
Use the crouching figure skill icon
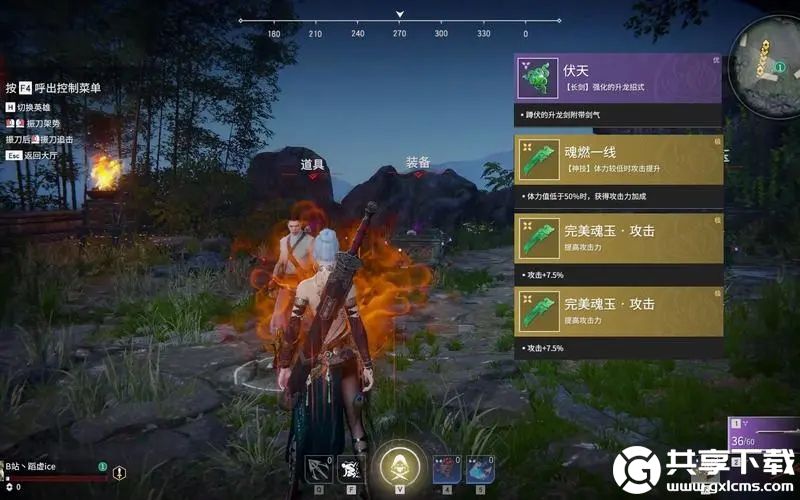[x=351, y=467]
